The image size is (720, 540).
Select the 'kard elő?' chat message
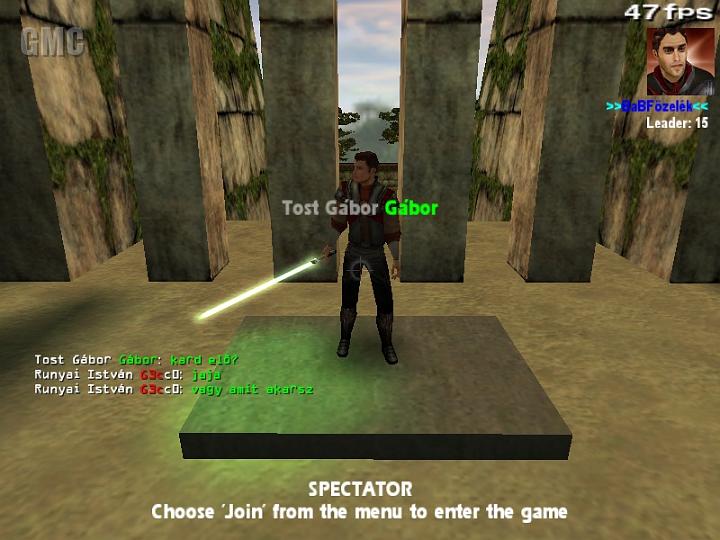point(204,360)
